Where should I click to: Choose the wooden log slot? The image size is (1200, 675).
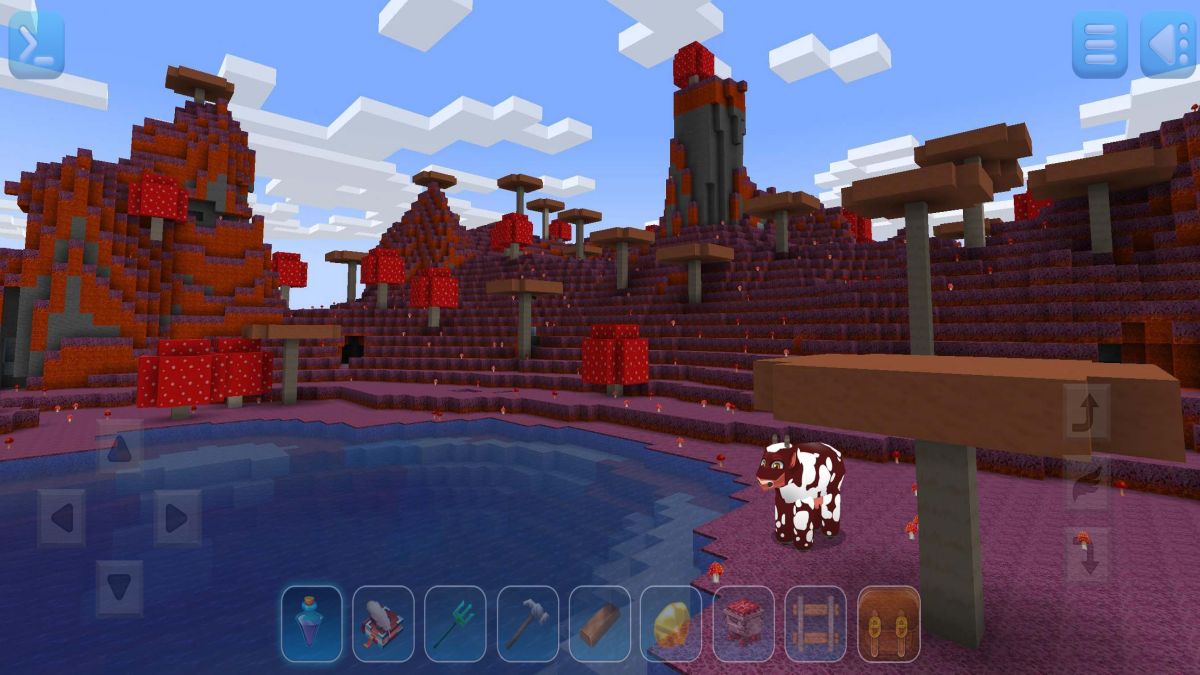click(x=600, y=624)
